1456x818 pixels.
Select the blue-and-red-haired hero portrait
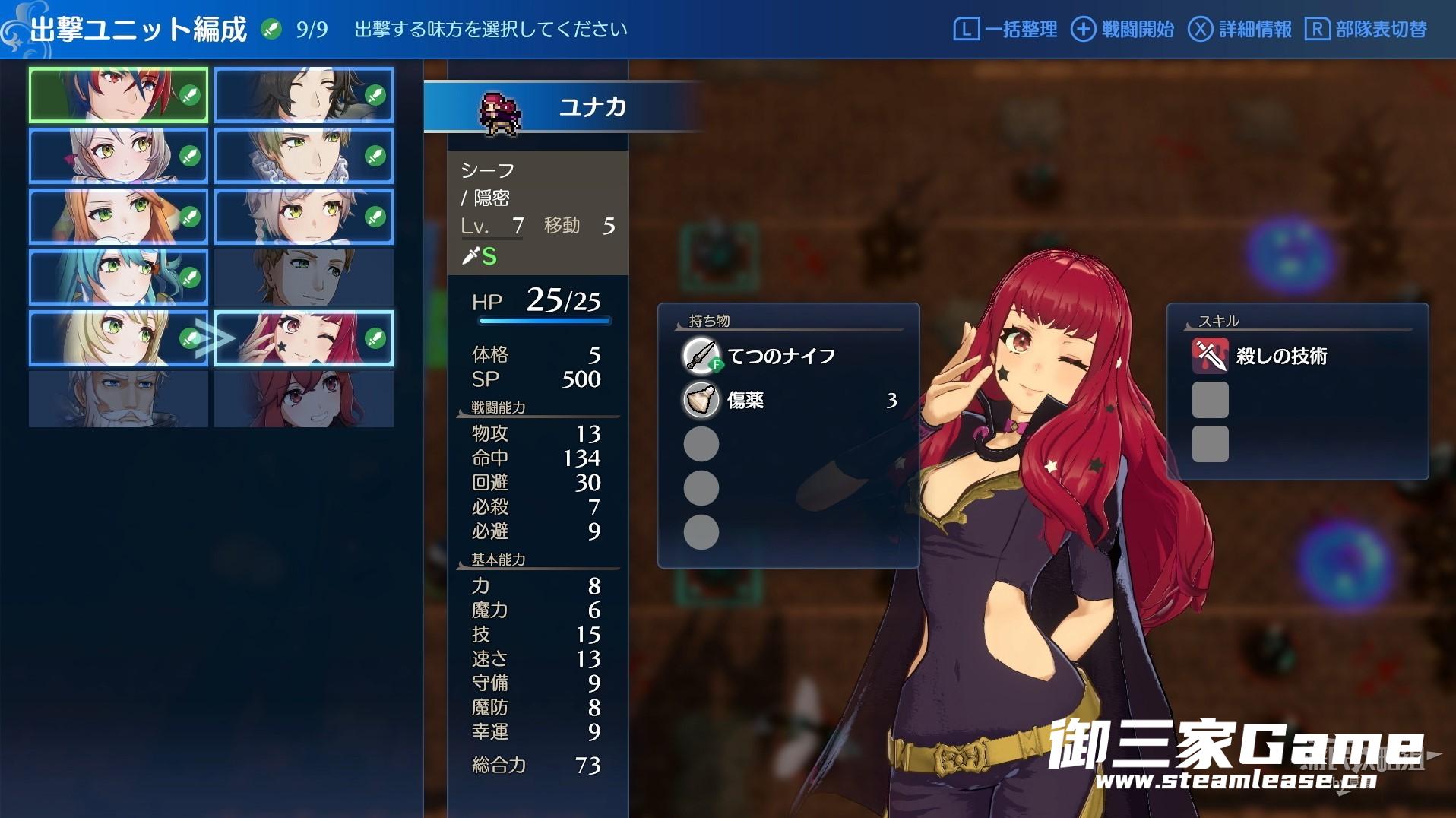[x=118, y=95]
